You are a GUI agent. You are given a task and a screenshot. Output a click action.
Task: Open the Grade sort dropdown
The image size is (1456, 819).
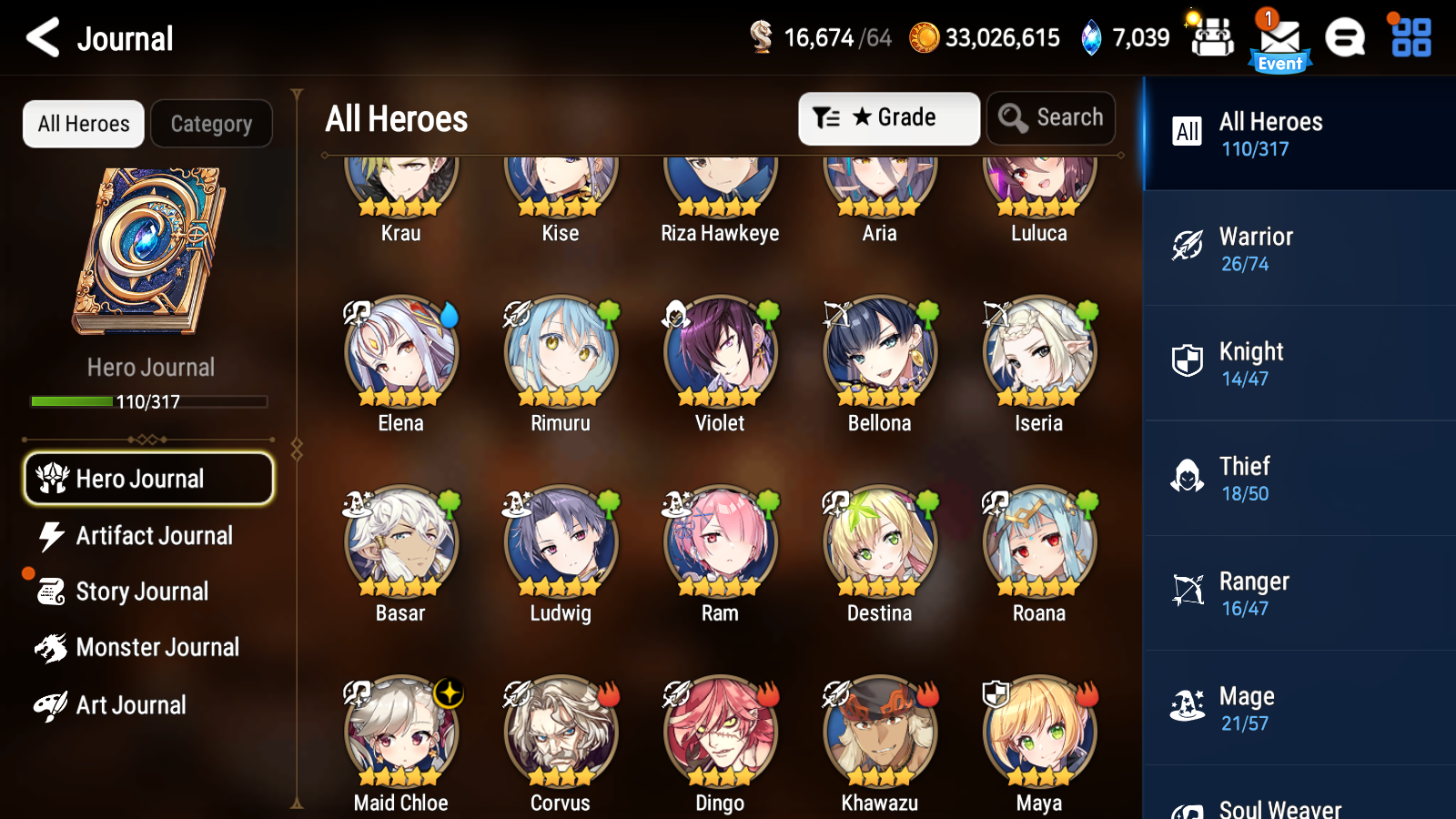click(x=888, y=117)
